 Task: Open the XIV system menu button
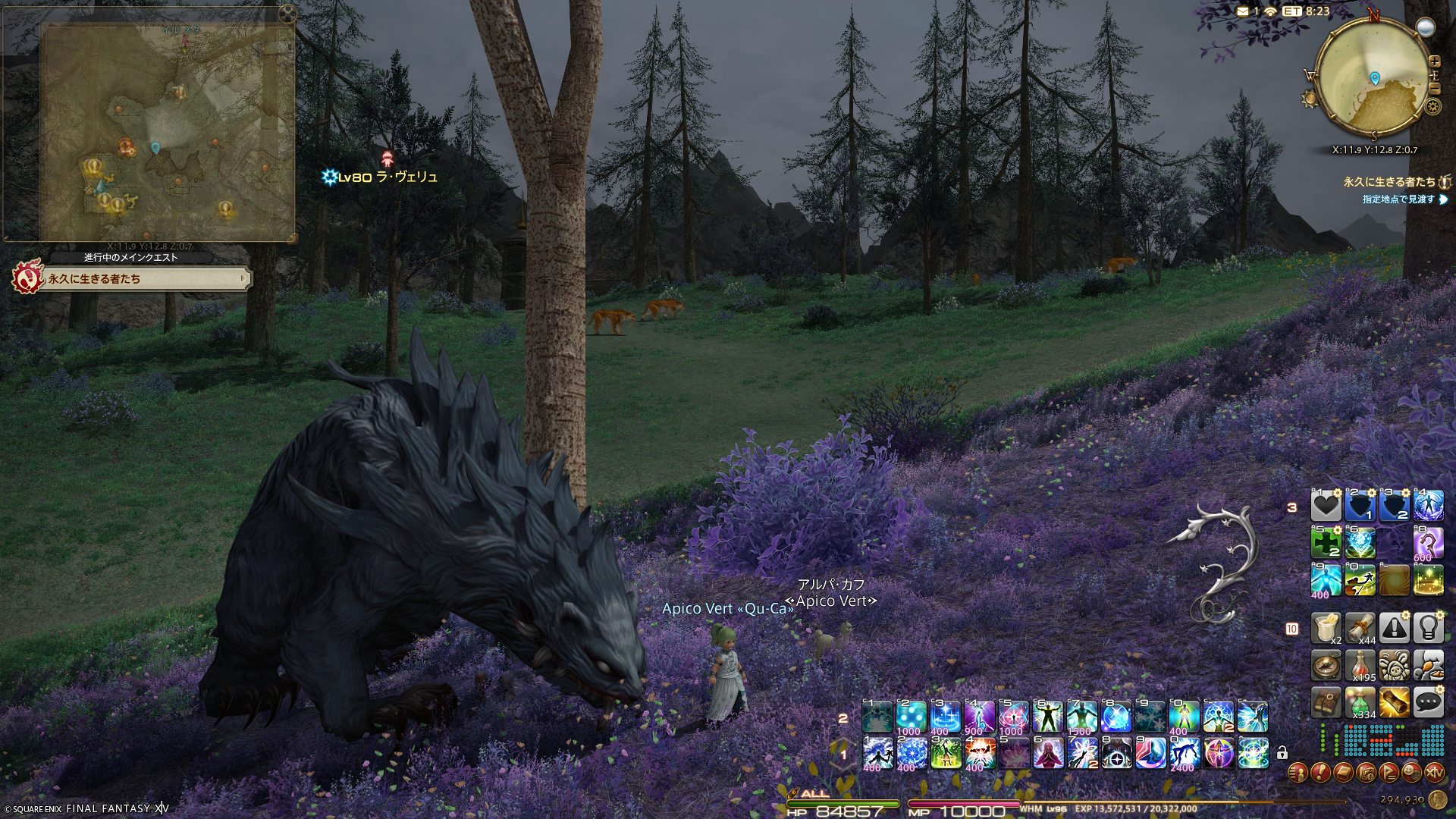1434,773
